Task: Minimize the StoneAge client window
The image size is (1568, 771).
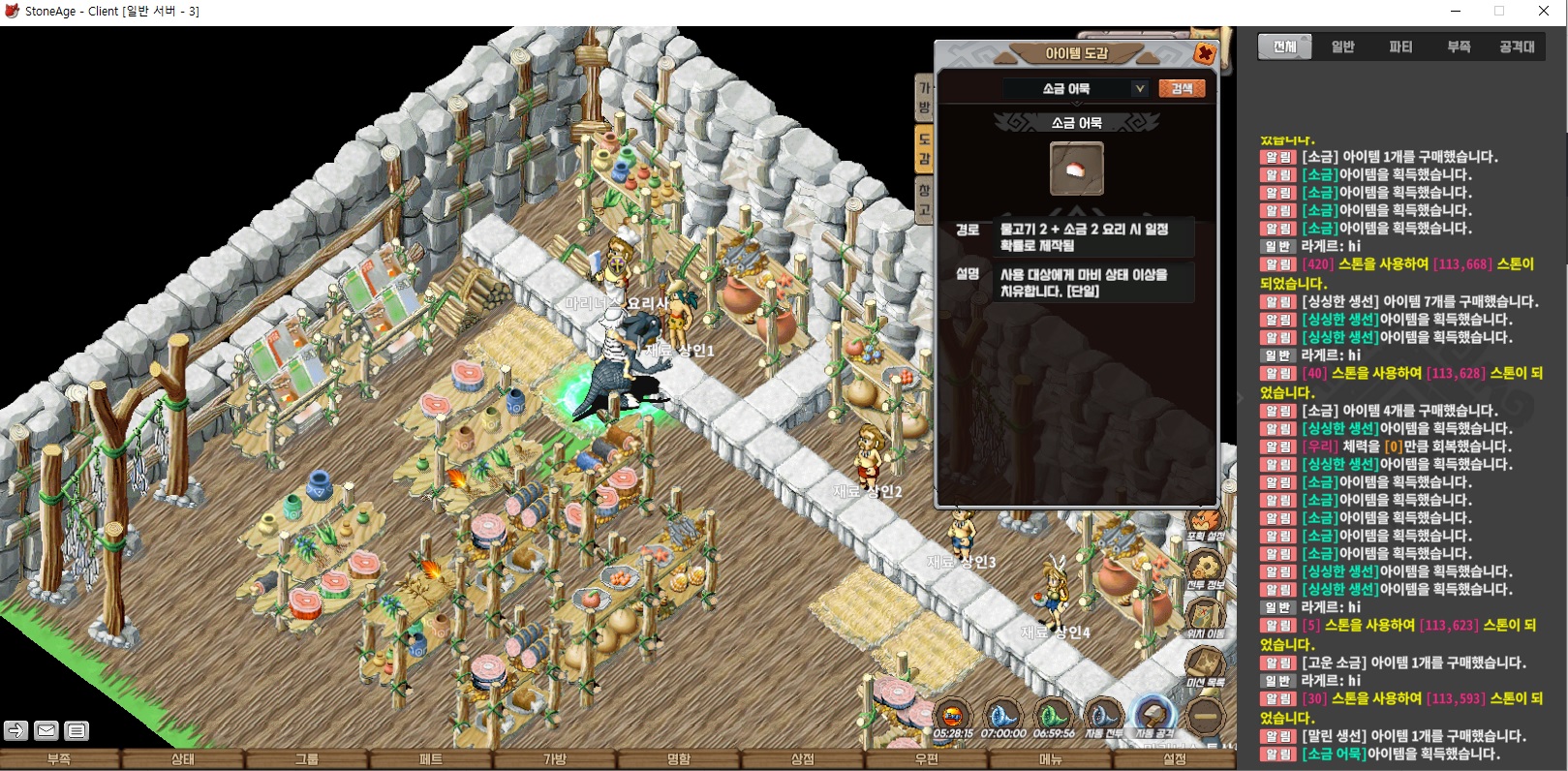Action: [1457, 12]
